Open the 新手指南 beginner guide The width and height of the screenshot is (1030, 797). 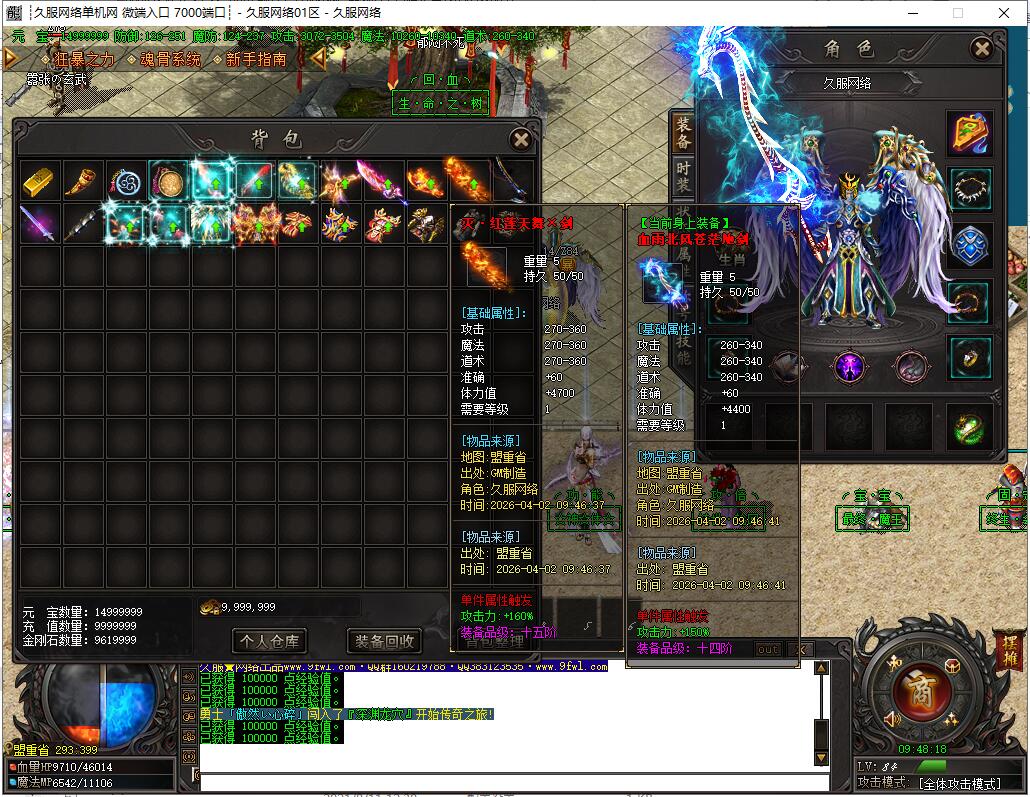[x=256, y=60]
